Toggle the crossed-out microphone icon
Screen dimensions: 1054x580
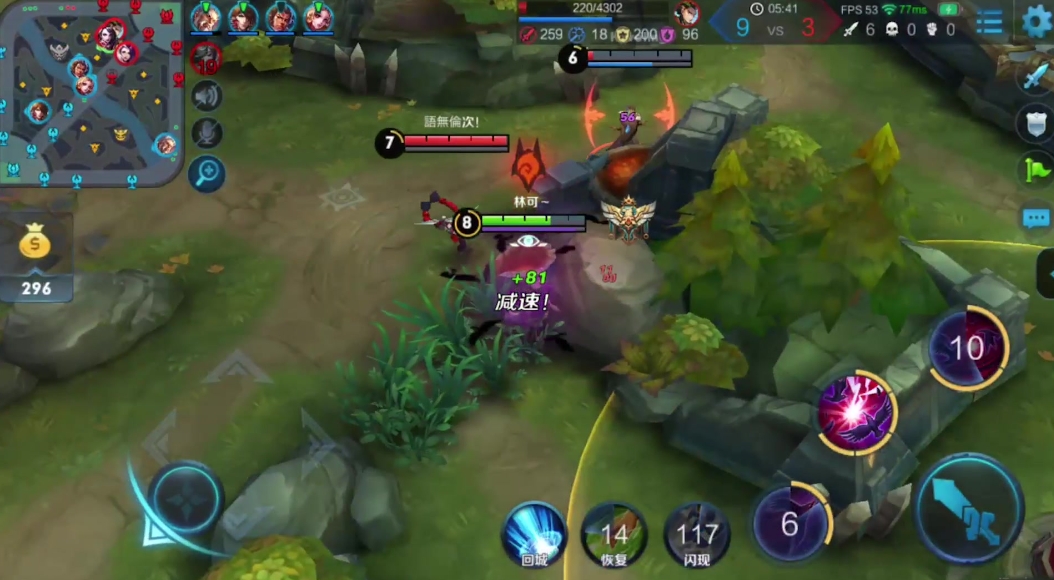point(206,133)
